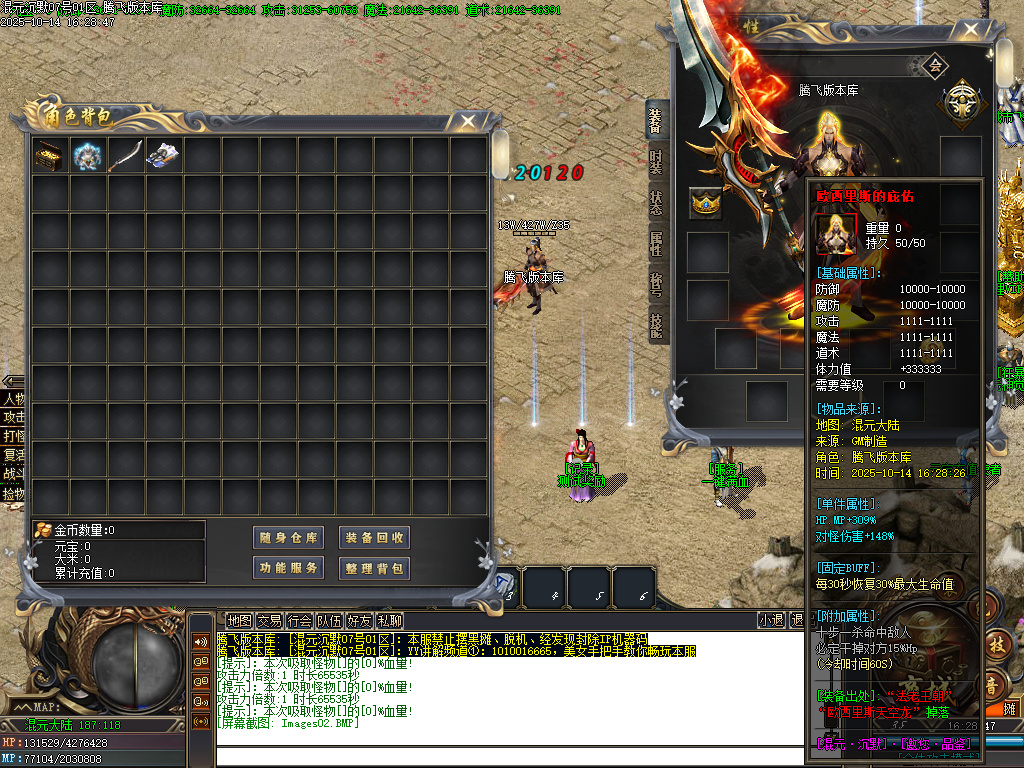Open the 状态 status tab
The image size is (1024, 768).
click(656, 203)
